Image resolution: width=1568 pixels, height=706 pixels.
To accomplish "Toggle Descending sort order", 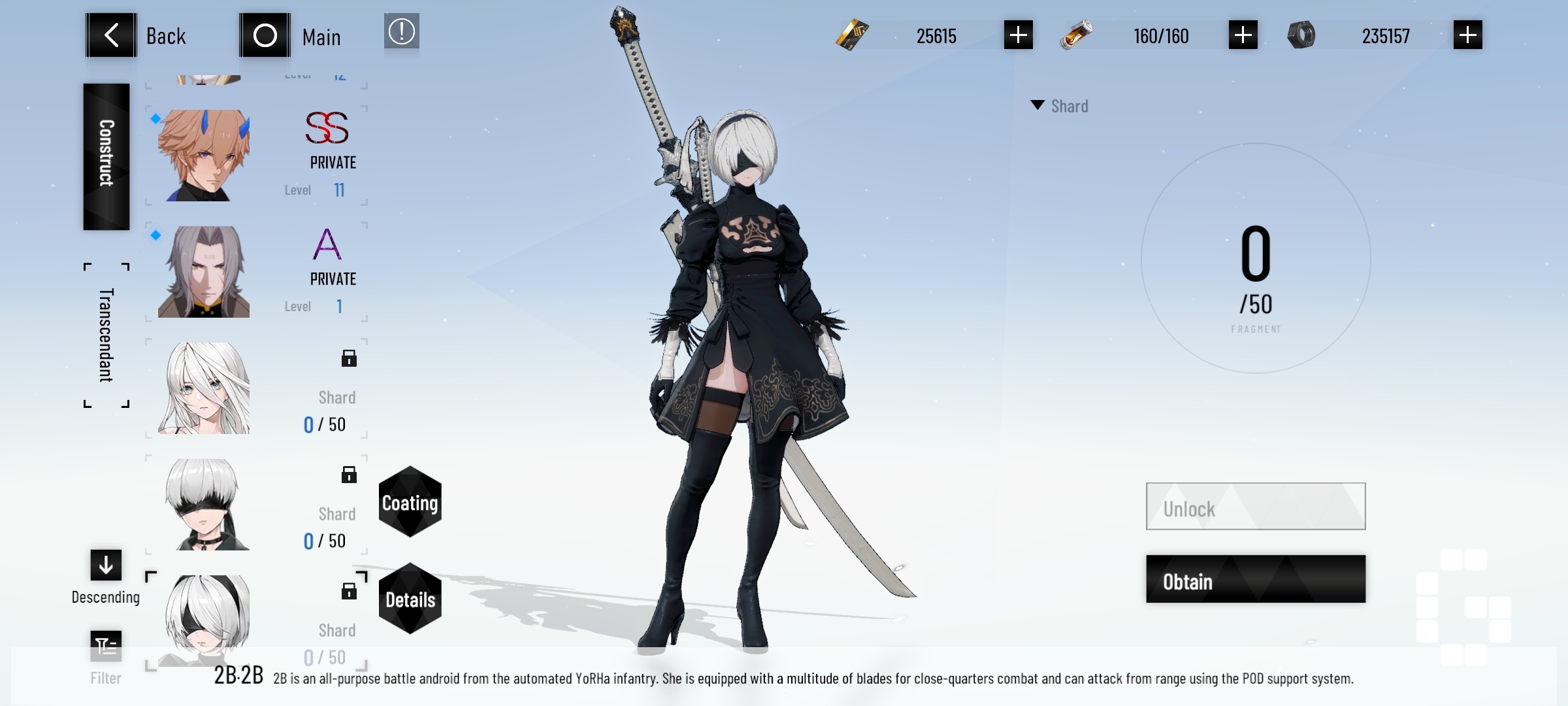I will pos(105,565).
